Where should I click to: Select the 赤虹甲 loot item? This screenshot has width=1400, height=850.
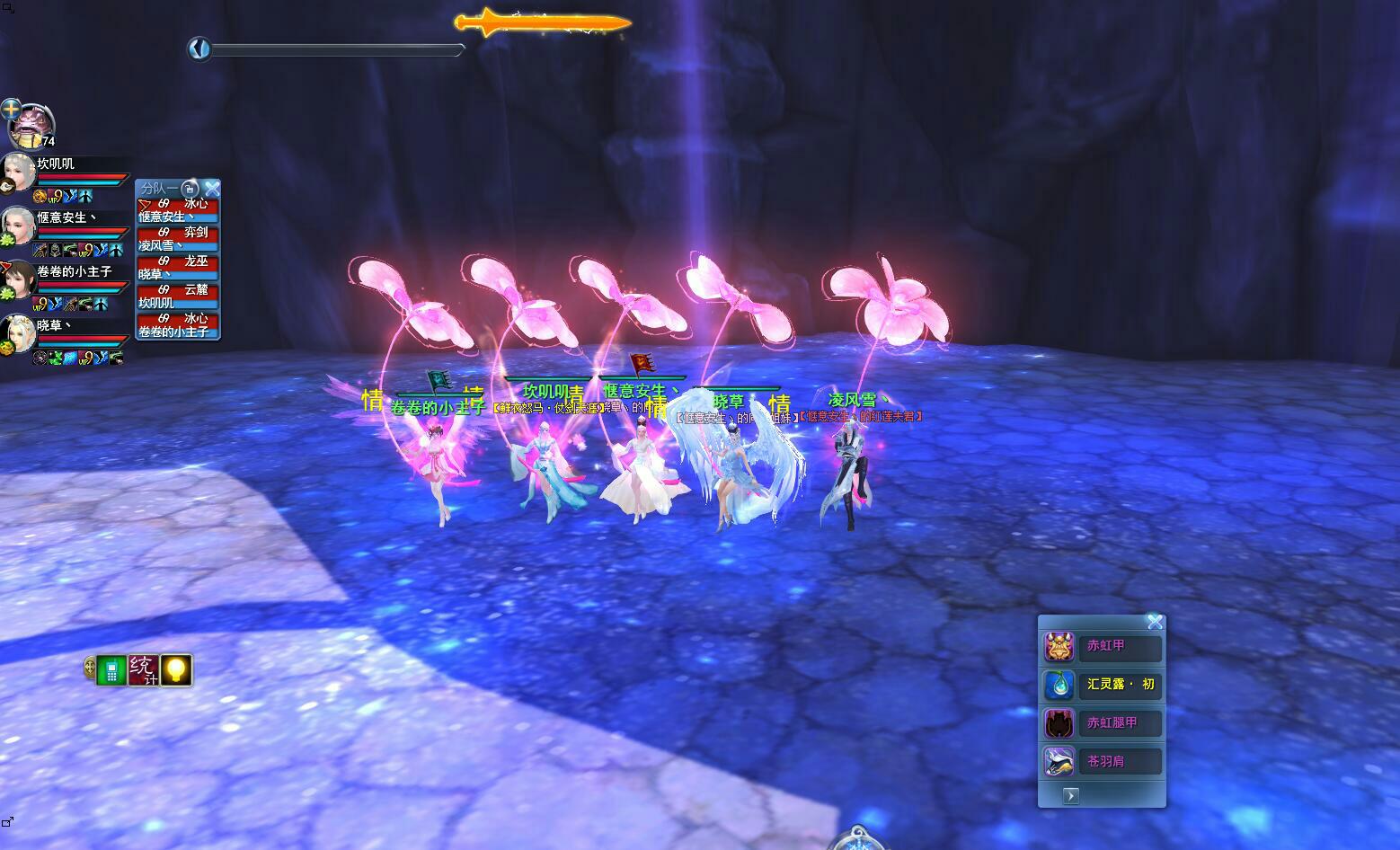tap(1103, 646)
